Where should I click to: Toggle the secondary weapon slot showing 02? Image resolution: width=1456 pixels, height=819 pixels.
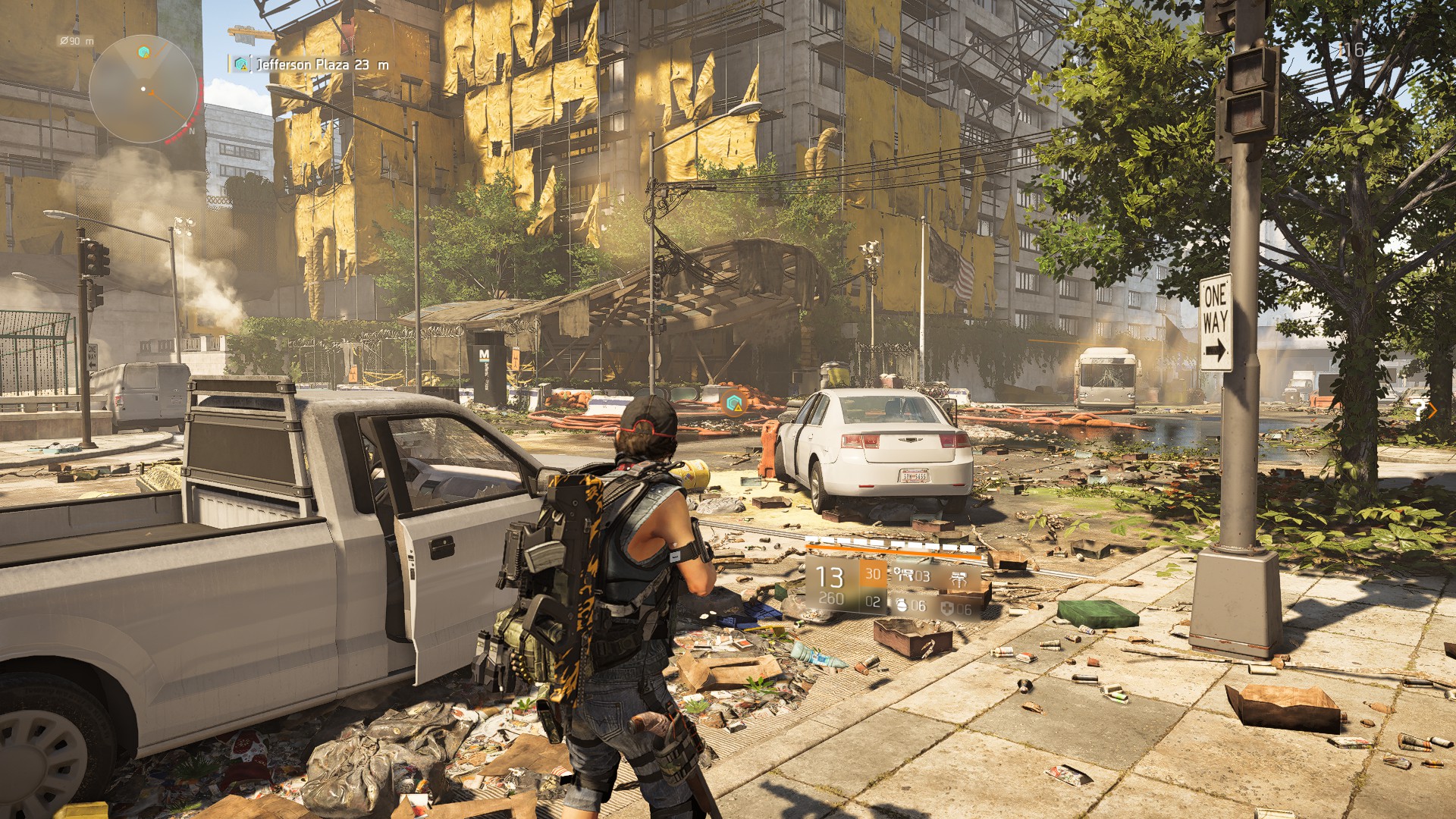click(873, 604)
